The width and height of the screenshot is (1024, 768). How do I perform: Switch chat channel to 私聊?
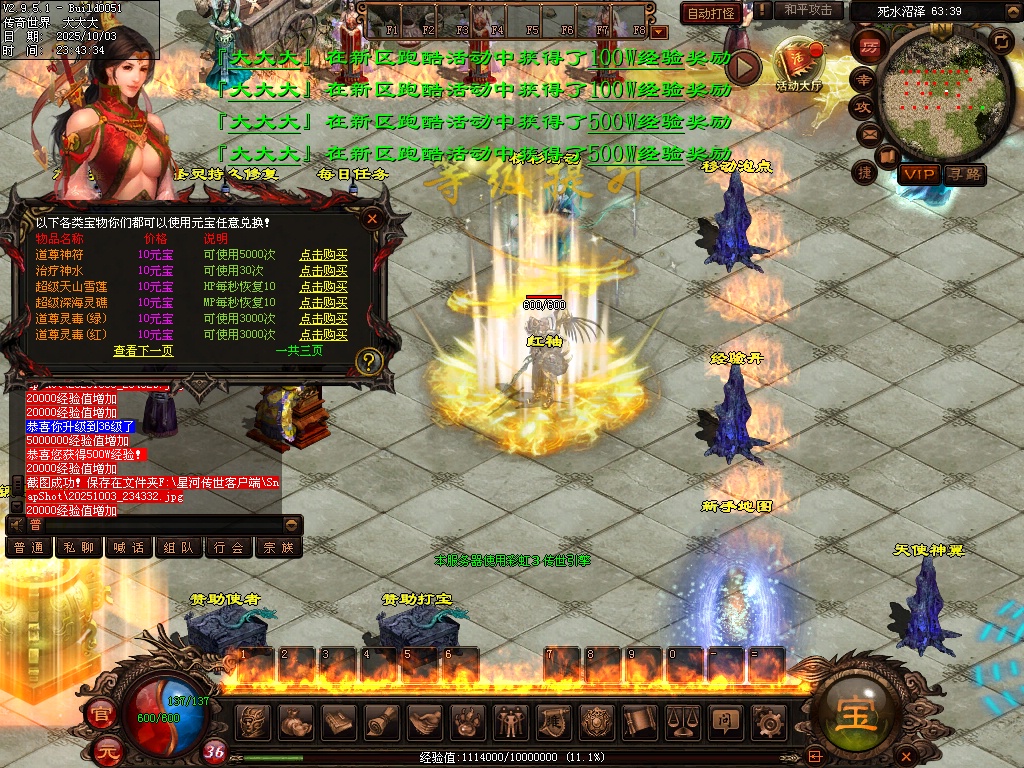click(79, 548)
